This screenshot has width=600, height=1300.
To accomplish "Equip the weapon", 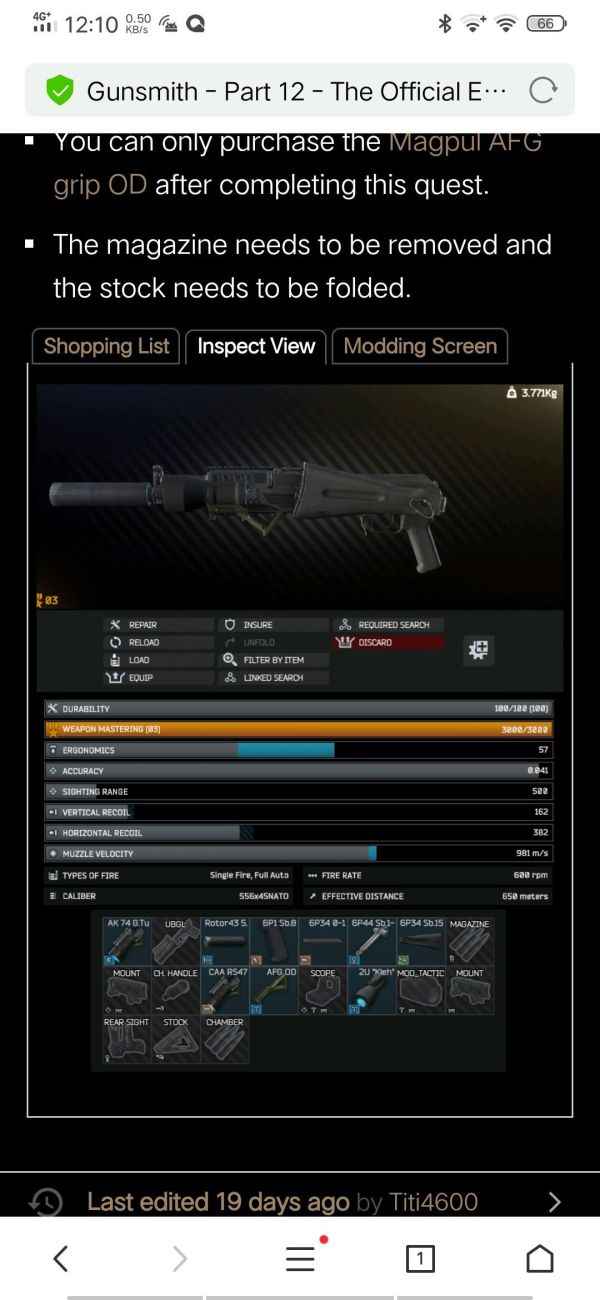I will tap(140, 678).
